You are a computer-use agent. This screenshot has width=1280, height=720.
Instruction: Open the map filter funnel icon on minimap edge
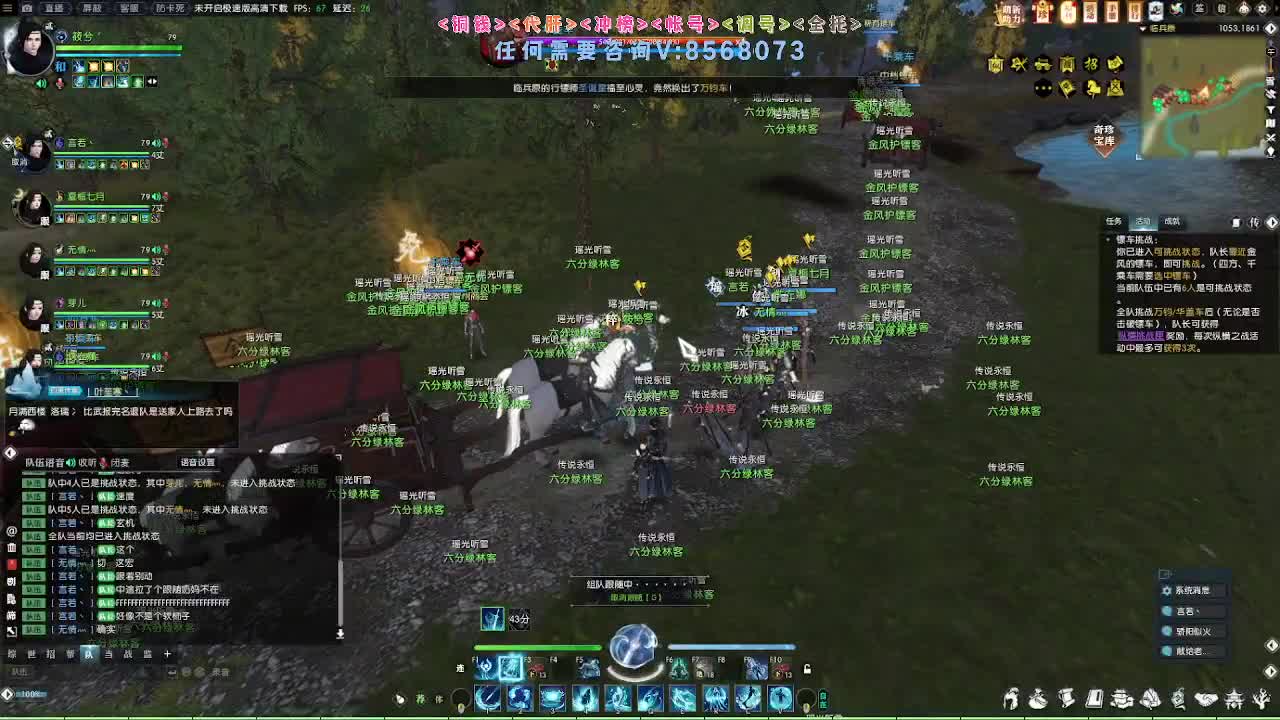pyautogui.click(x=1272, y=109)
